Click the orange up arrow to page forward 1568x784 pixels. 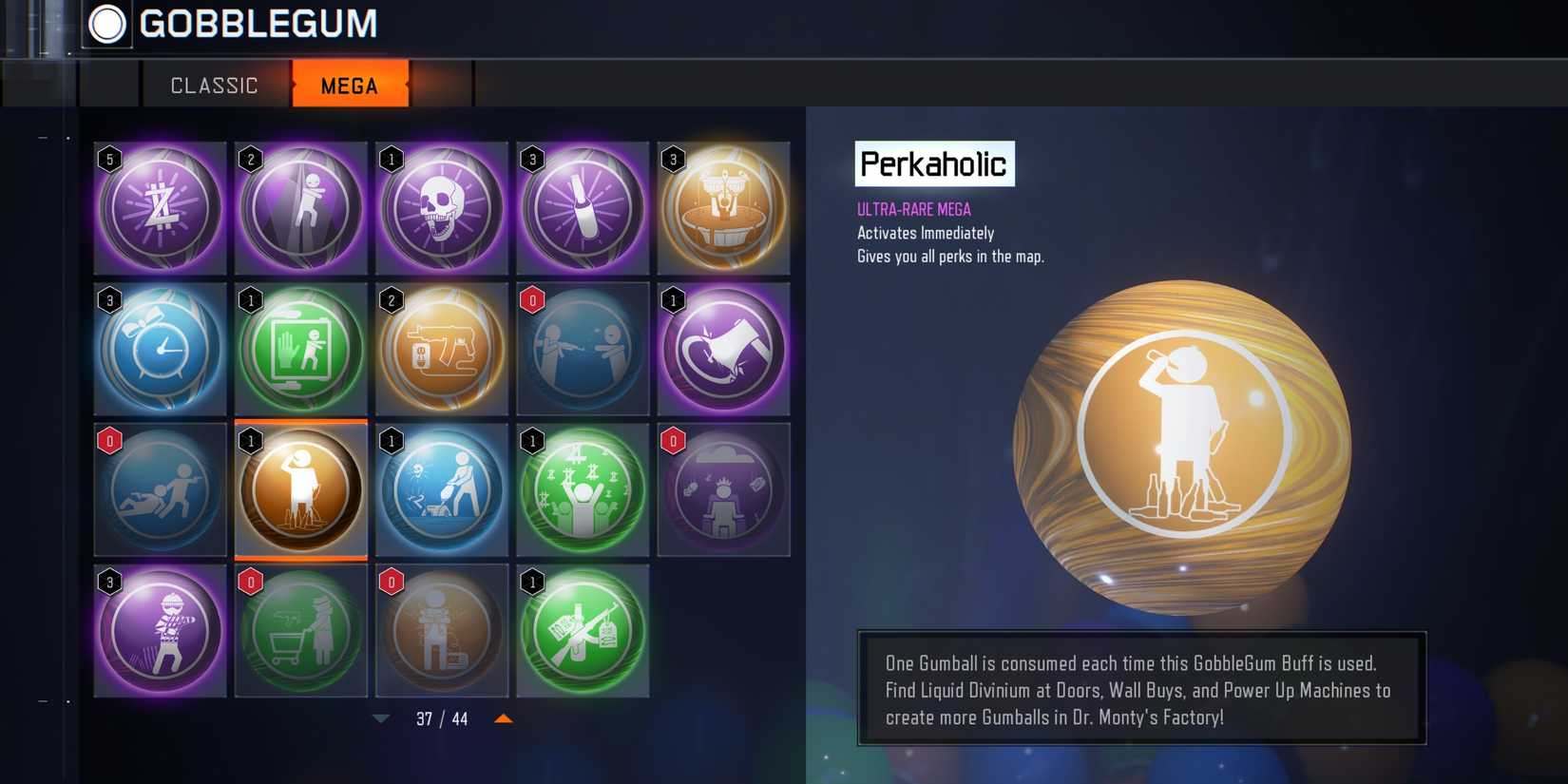pyautogui.click(x=505, y=719)
